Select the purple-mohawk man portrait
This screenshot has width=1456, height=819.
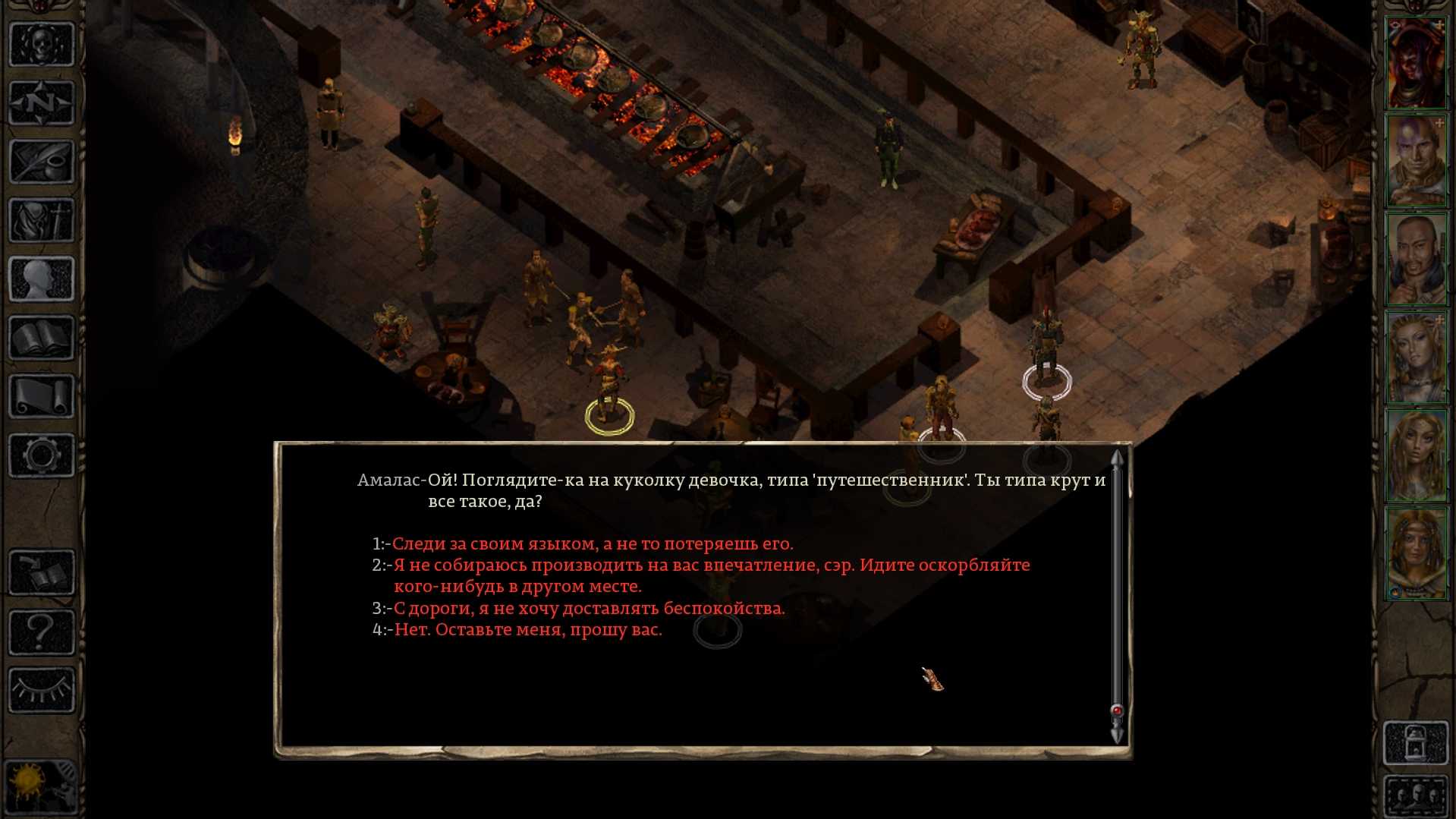[x=1416, y=161]
